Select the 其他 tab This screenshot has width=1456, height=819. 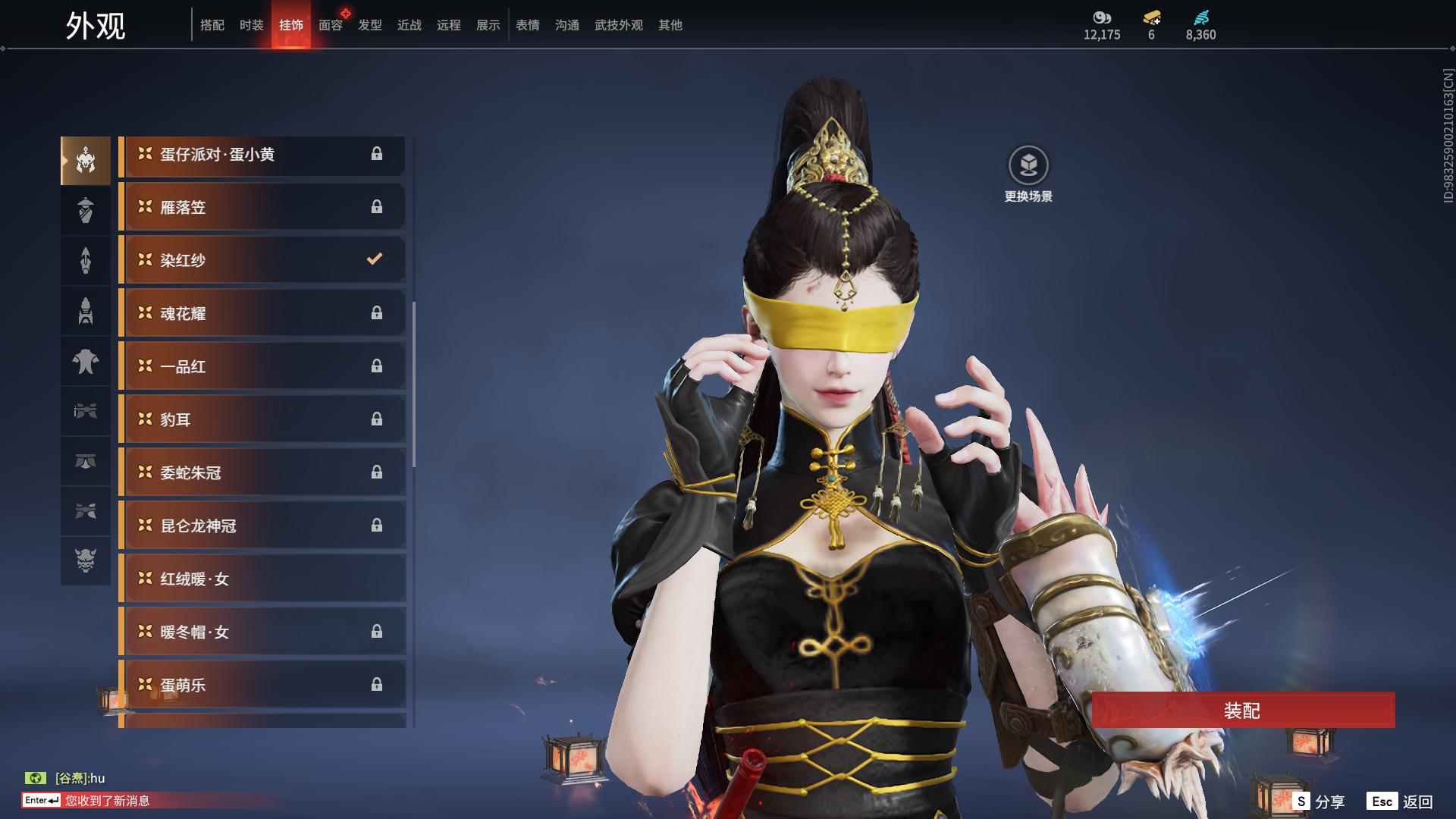(670, 25)
